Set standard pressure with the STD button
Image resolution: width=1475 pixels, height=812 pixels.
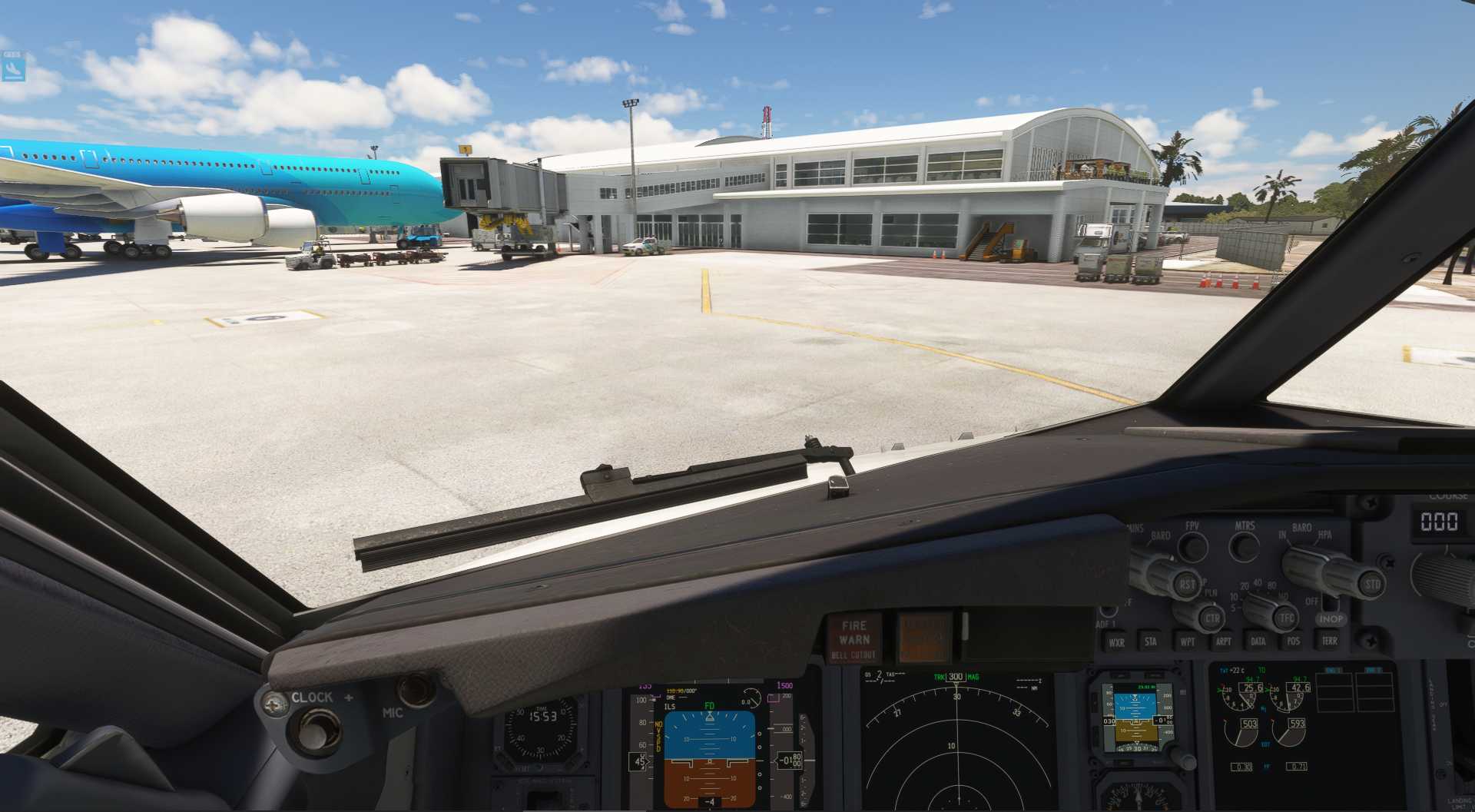(x=1372, y=585)
